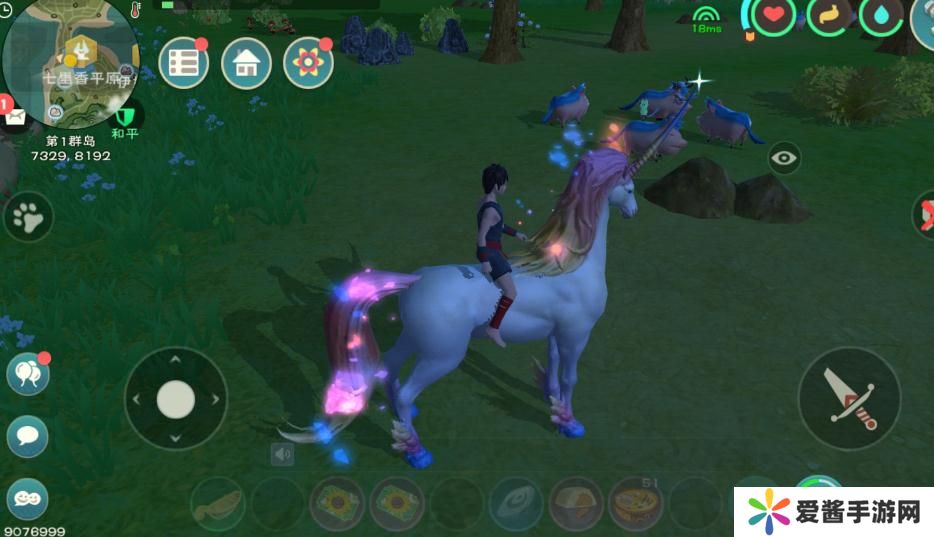Open the circular minimap

(70, 60)
